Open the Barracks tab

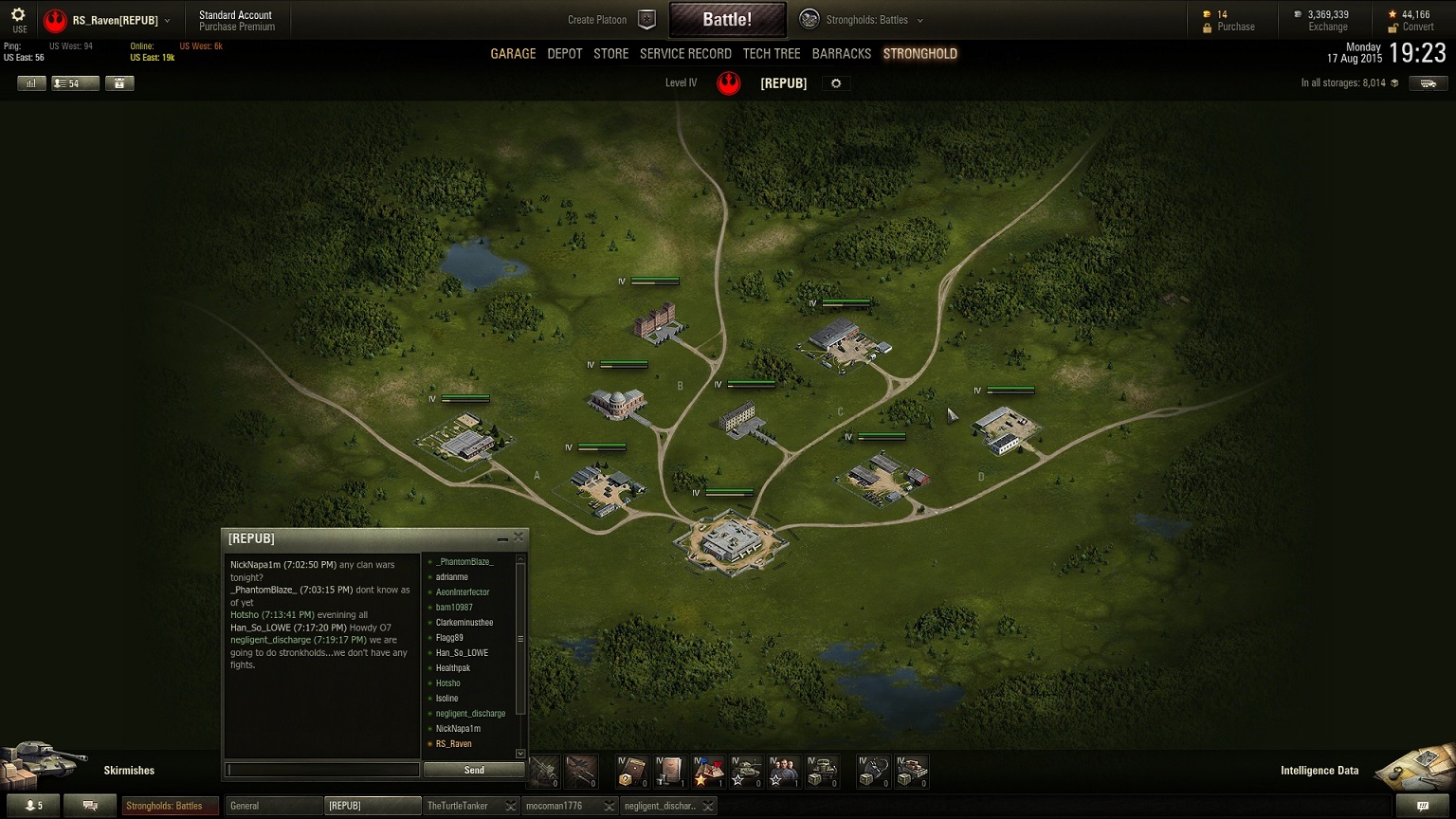click(x=841, y=54)
